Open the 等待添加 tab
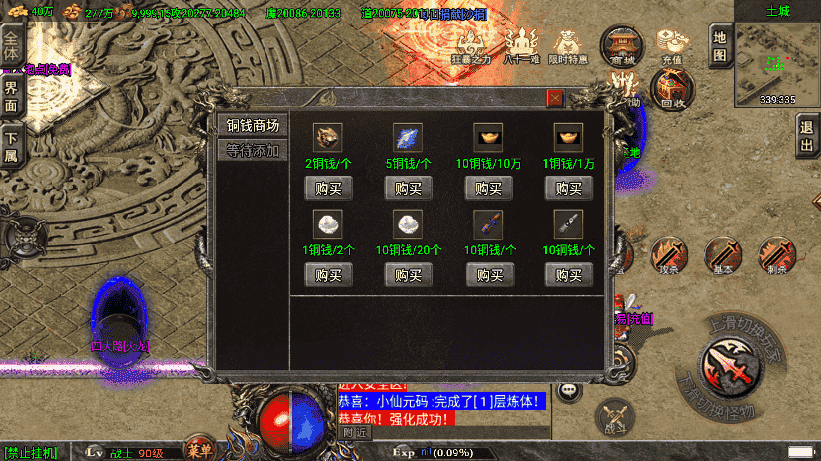The width and height of the screenshot is (821, 461). [252, 151]
